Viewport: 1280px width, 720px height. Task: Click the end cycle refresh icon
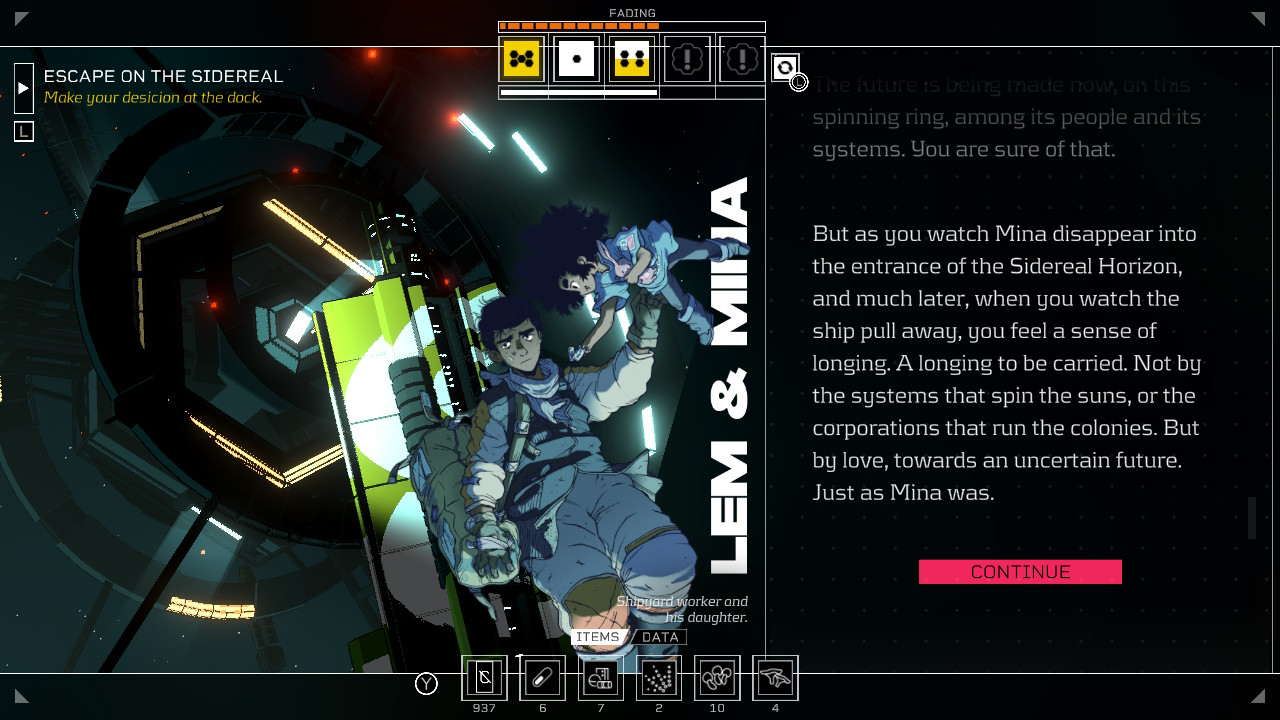785,67
